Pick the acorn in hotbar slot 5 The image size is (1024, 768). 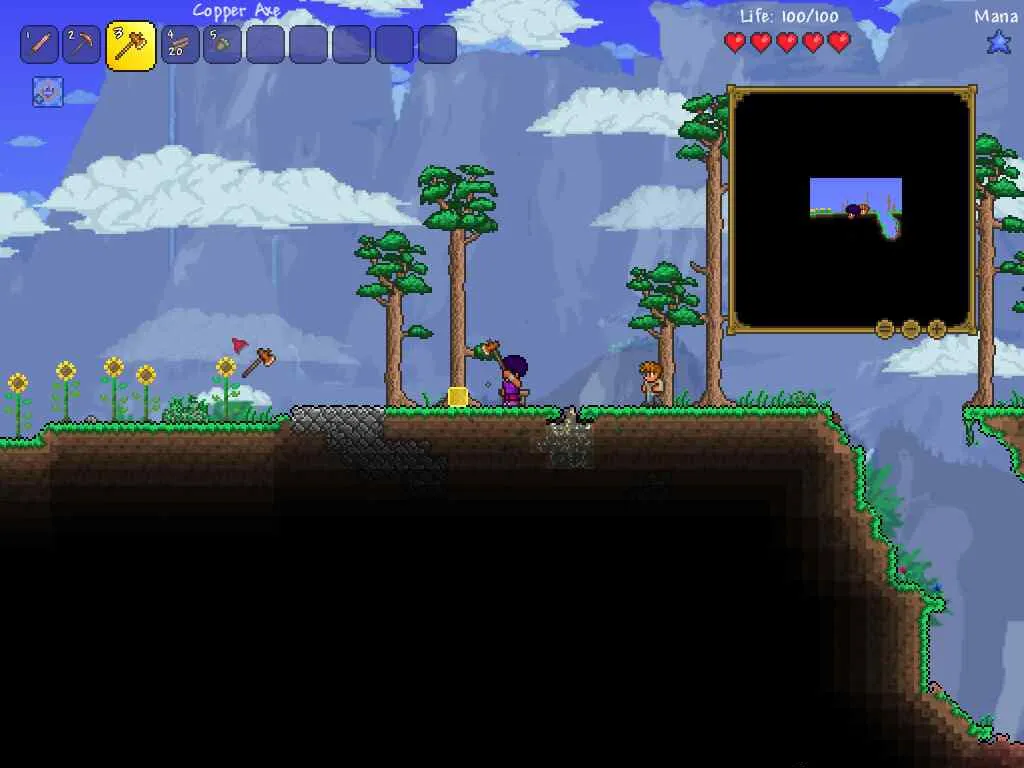[222, 44]
